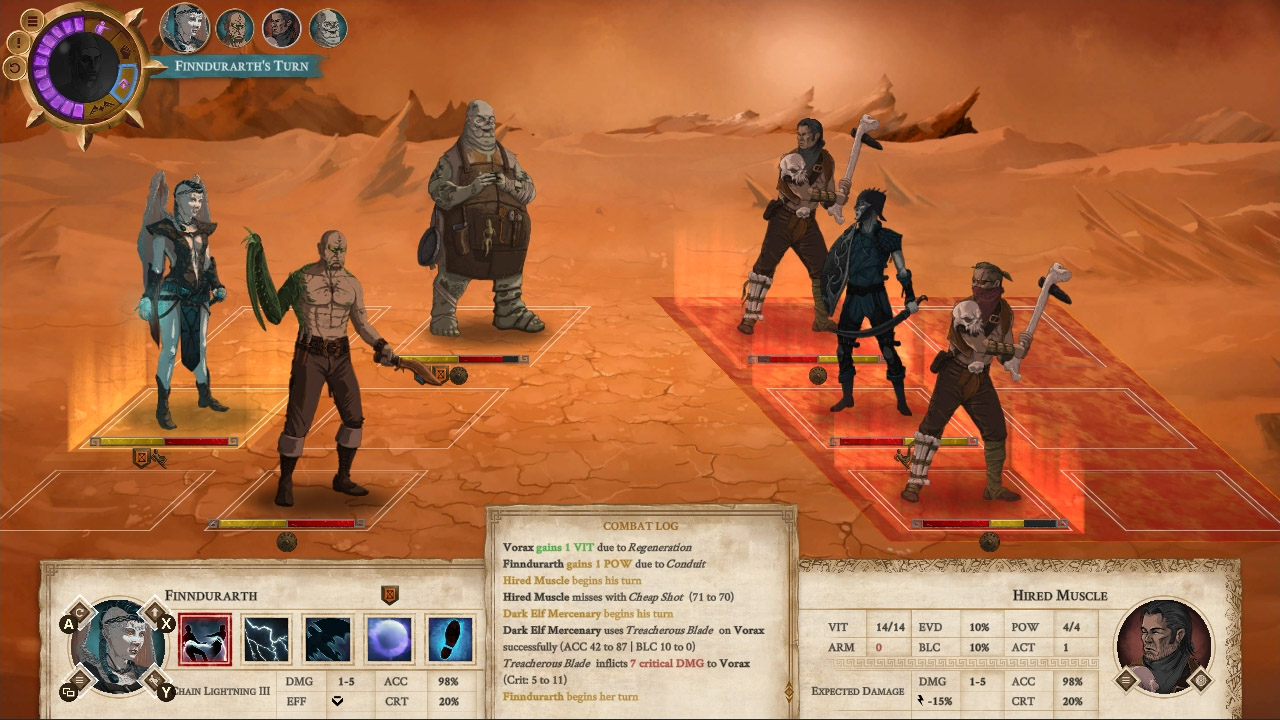Image resolution: width=1280 pixels, height=720 pixels.
Task: Select Finndurarth's portrait in the turn order
Action: [x=187, y=28]
